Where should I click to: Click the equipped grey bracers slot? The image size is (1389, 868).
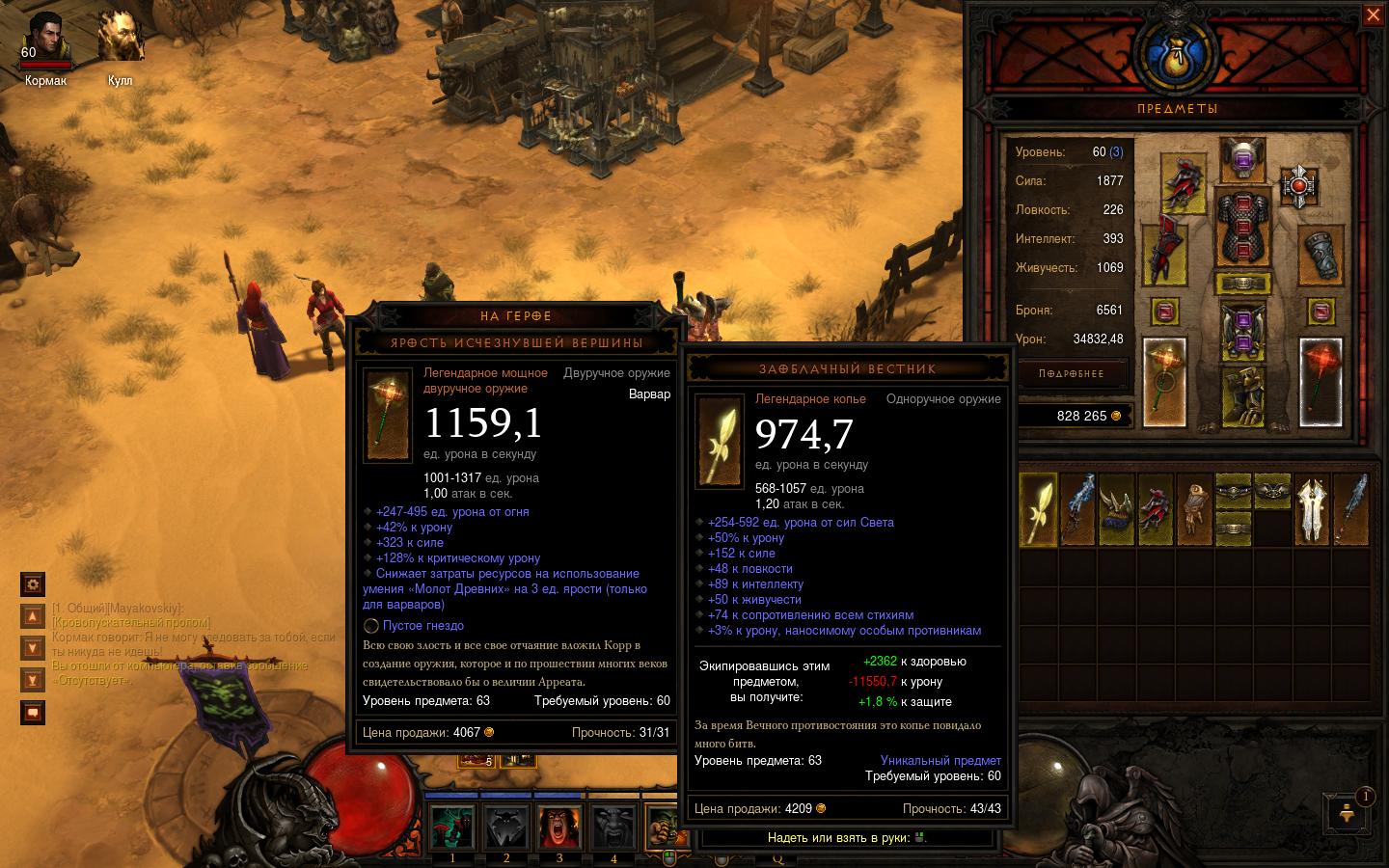(x=1321, y=256)
